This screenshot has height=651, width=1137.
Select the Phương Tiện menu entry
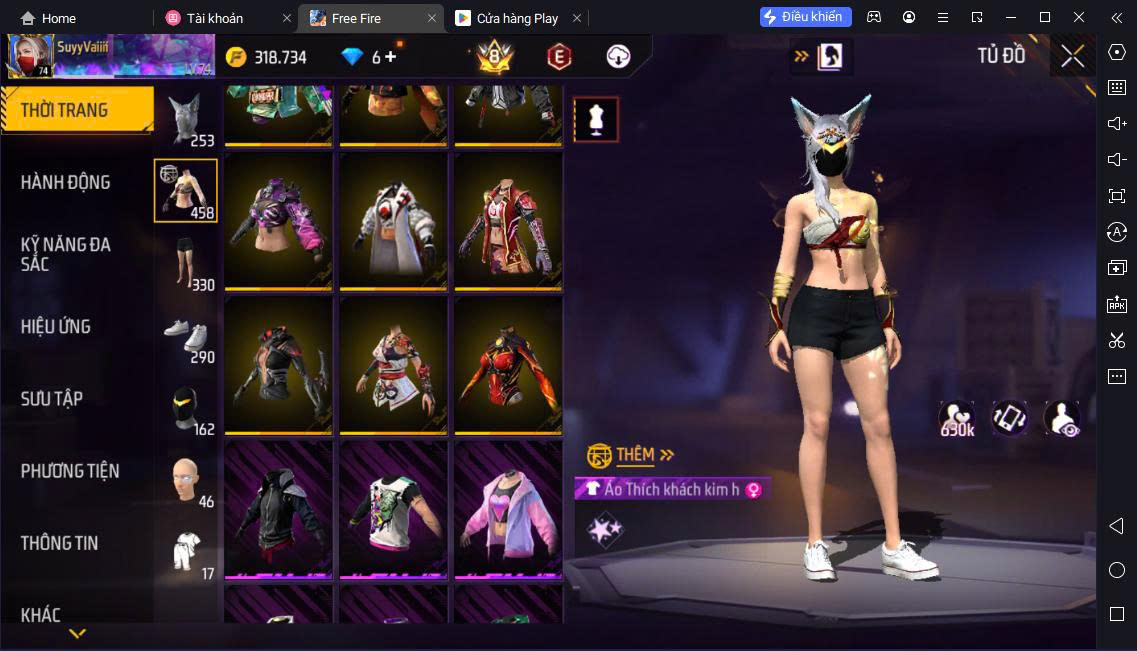(x=70, y=470)
